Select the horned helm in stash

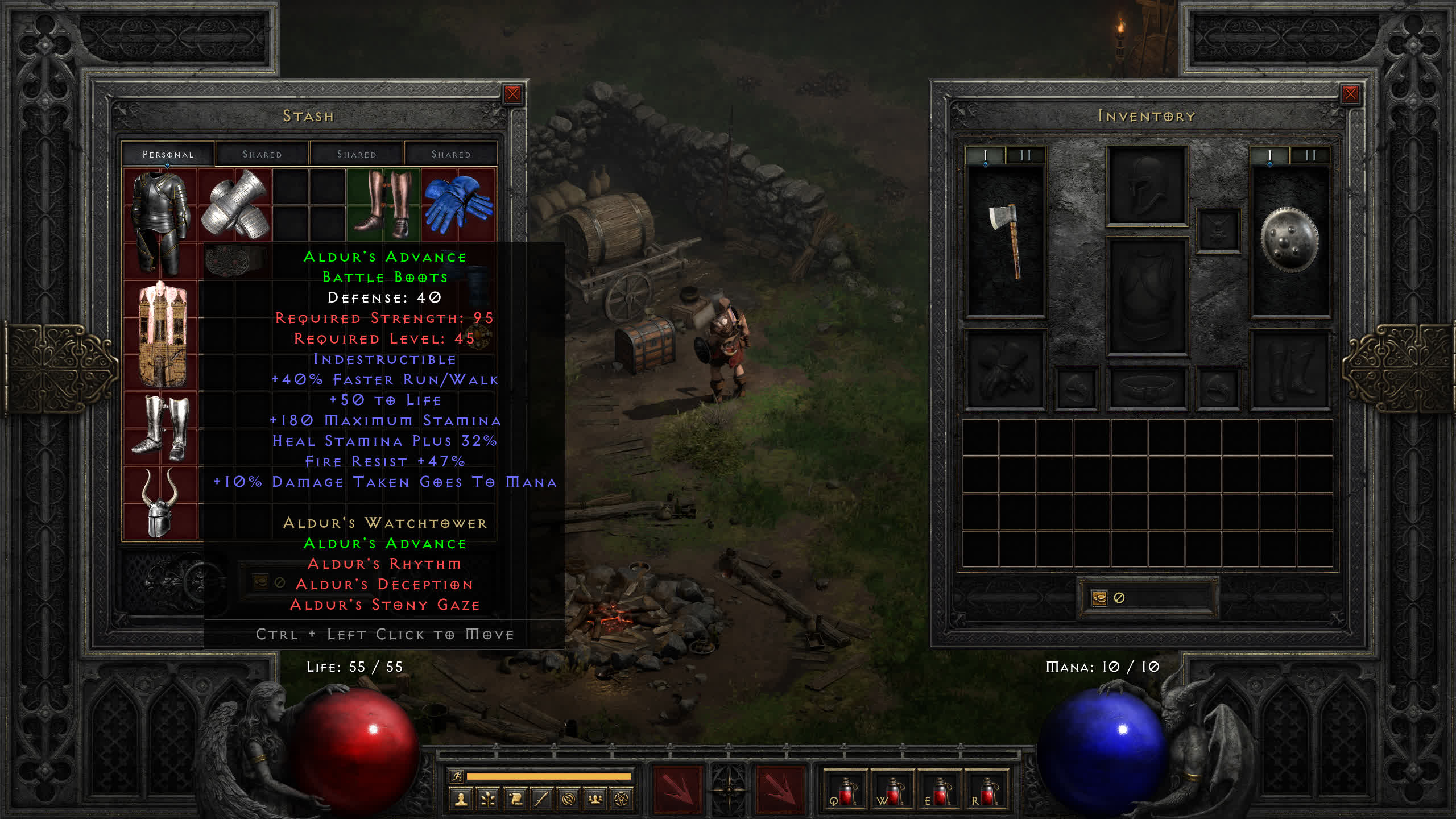tap(160, 503)
